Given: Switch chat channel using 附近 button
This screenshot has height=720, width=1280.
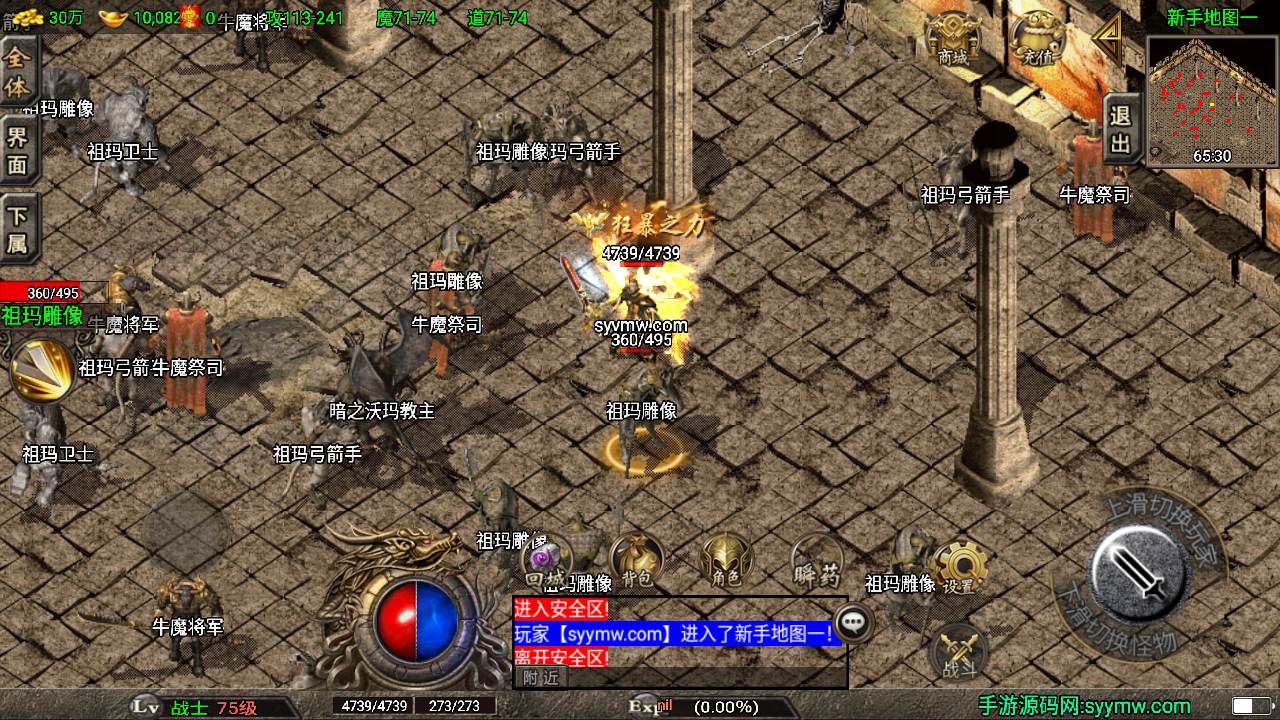Looking at the screenshot, I should 541,677.
